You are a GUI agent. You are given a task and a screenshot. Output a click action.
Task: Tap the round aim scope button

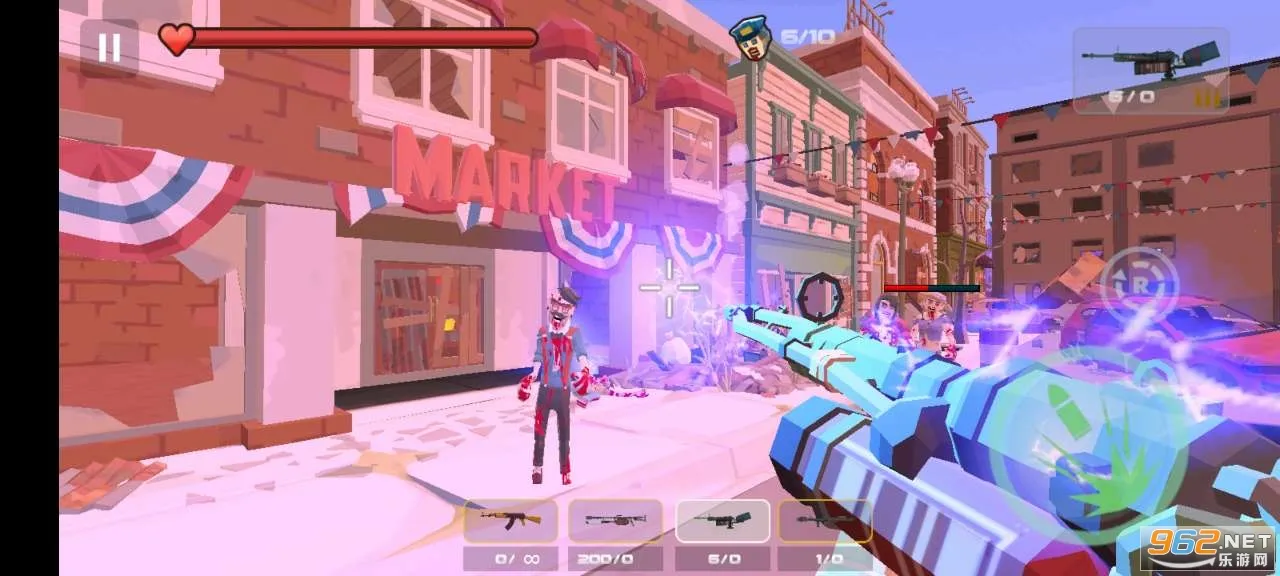click(820, 297)
